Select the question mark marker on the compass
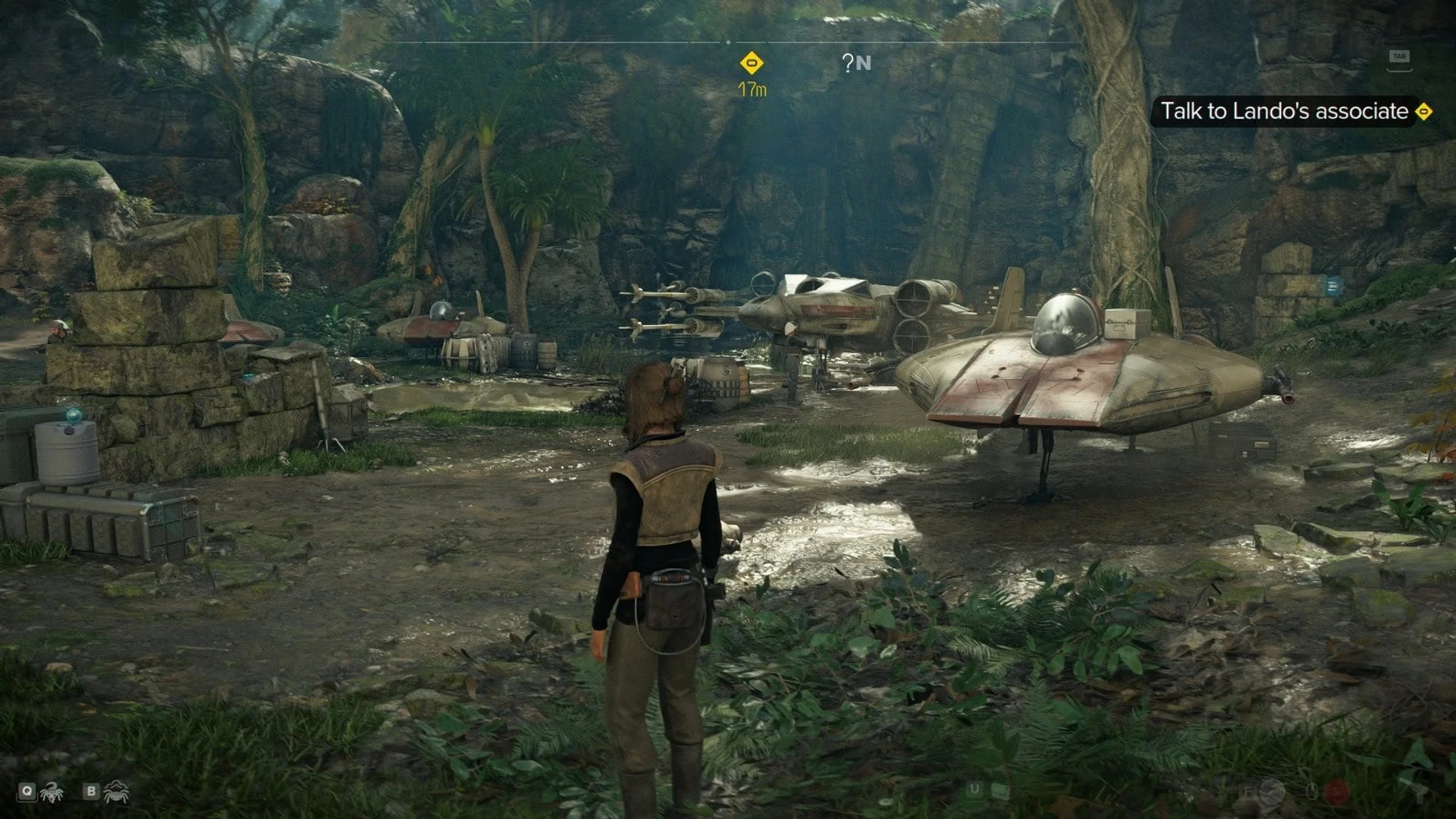 coord(848,63)
